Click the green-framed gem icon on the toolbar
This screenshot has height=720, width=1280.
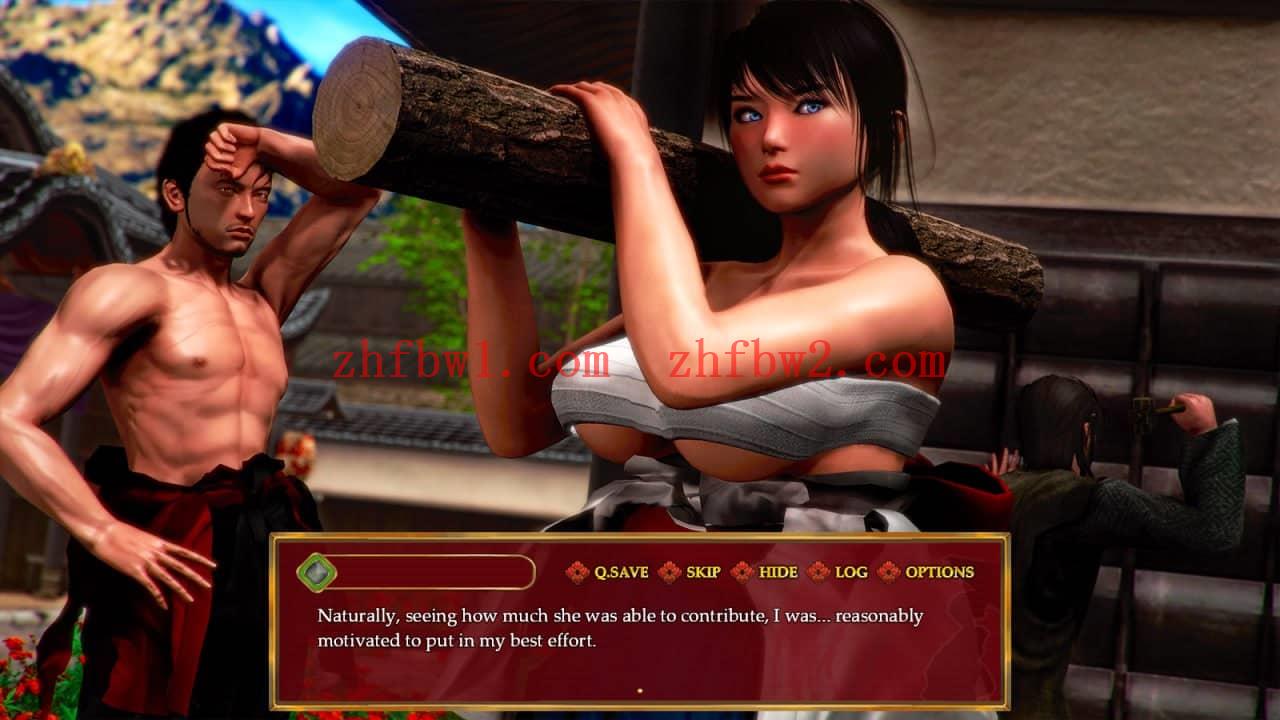point(318,572)
